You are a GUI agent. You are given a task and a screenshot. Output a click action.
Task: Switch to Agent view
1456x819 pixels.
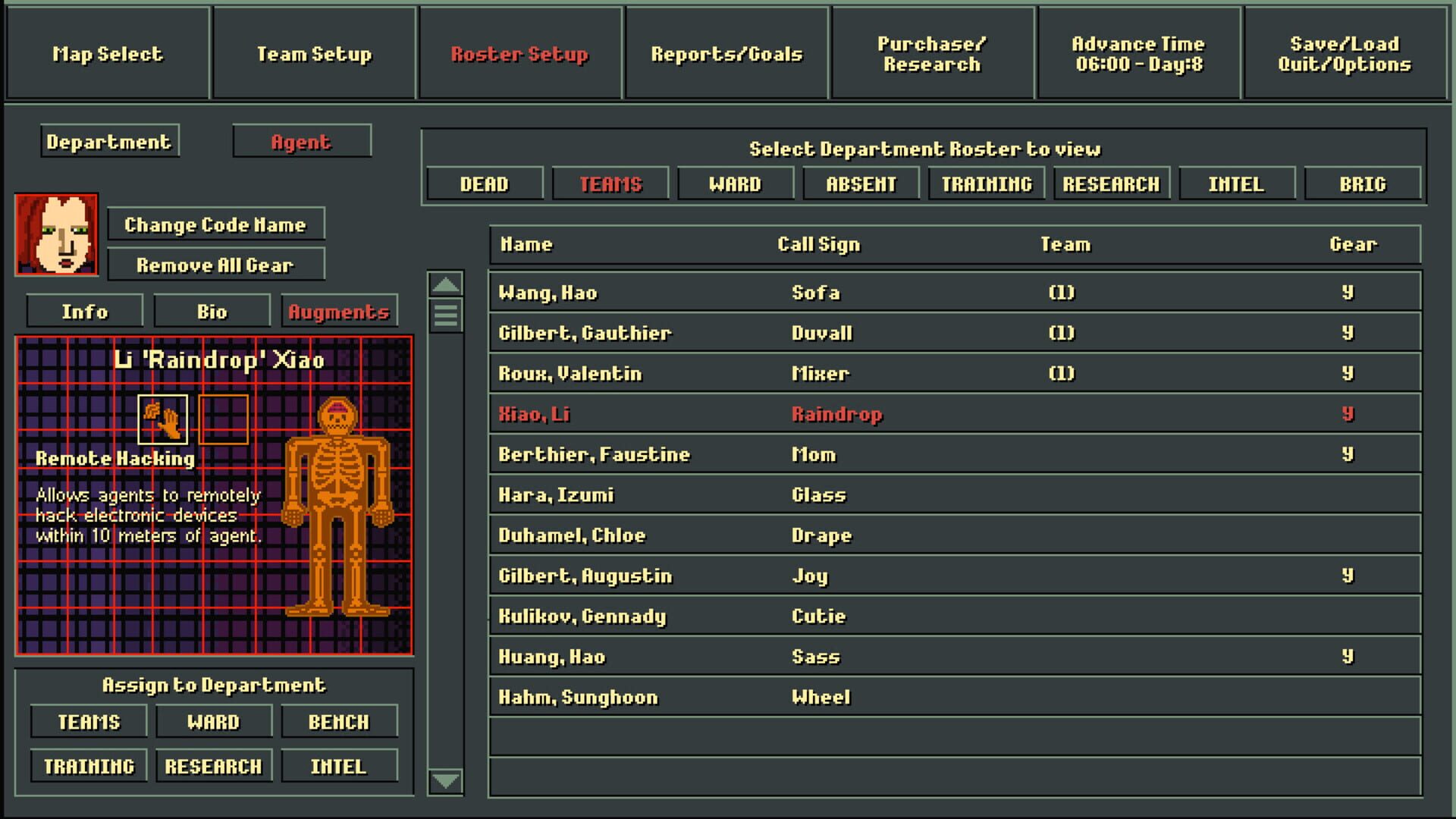(301, 140)
